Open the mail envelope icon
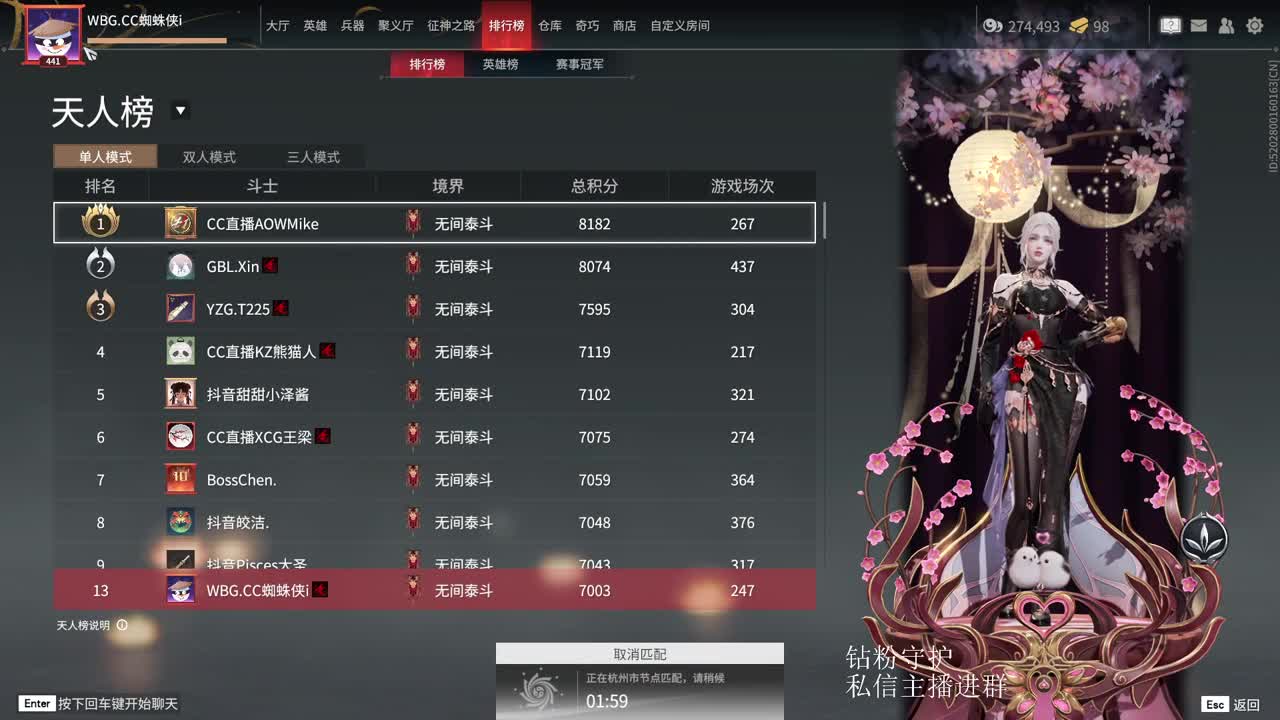This screenshot has height=720, width=1280. pyautogui.click(x=1198, y=26)
